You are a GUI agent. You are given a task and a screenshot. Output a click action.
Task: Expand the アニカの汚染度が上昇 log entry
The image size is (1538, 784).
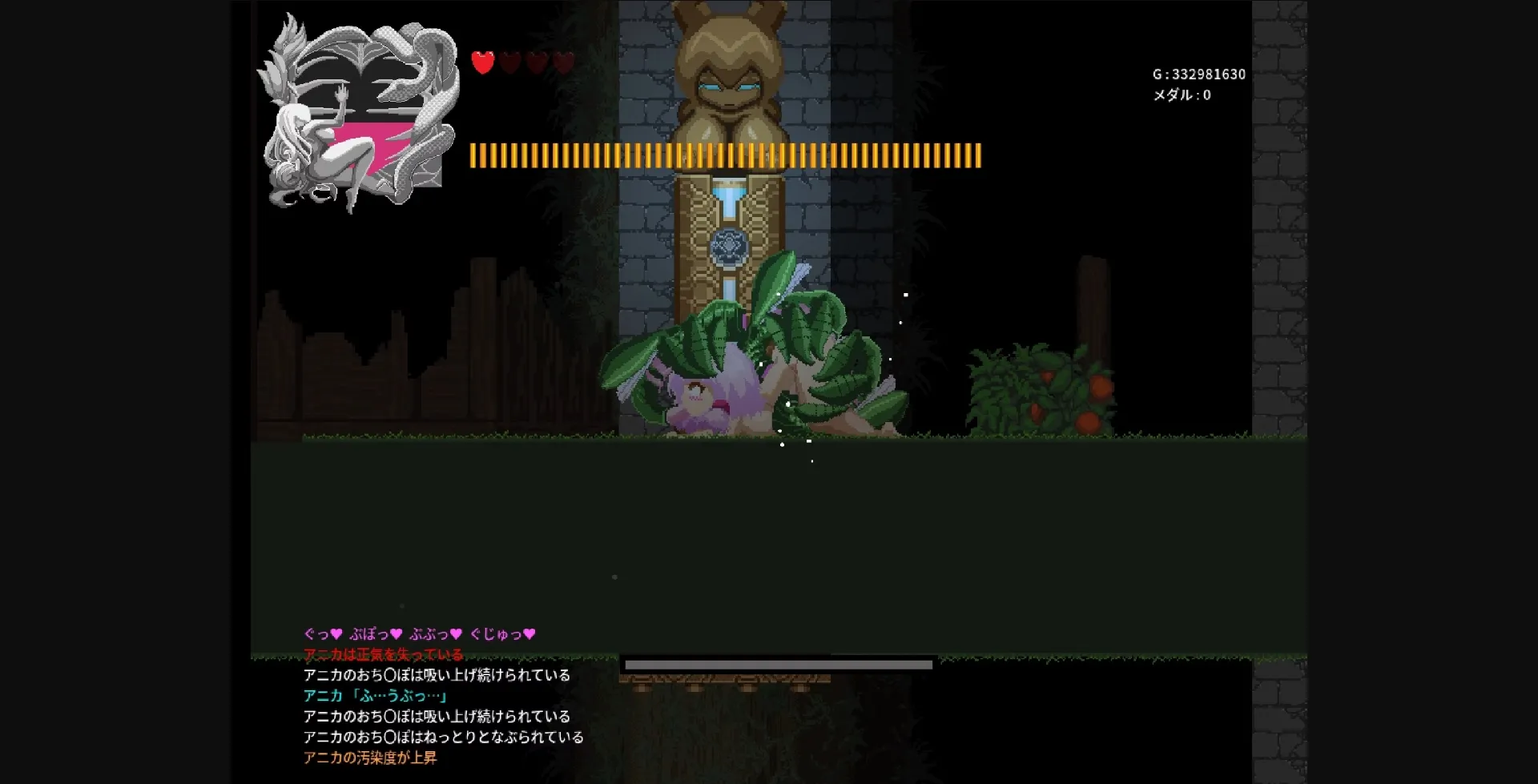click(x=371, y=756)
